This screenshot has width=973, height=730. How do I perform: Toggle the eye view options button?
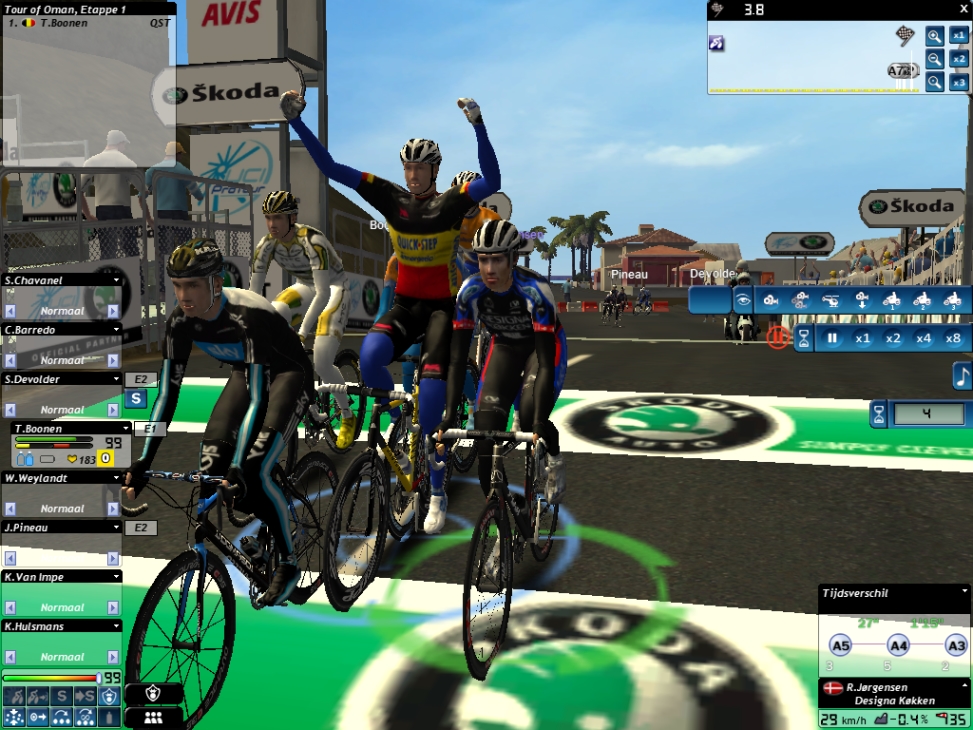tap(742, 300)
